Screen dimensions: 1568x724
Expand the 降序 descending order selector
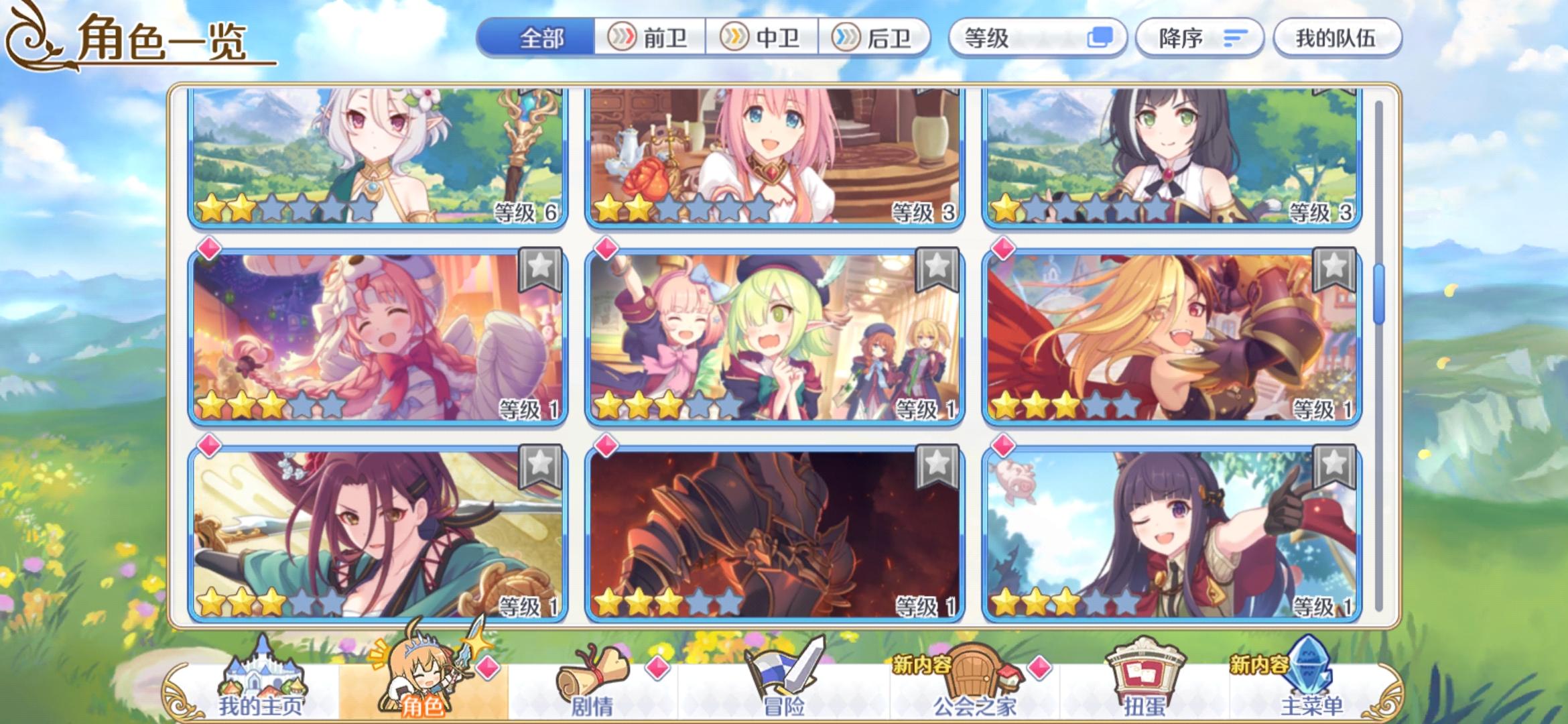[1199, 38]
